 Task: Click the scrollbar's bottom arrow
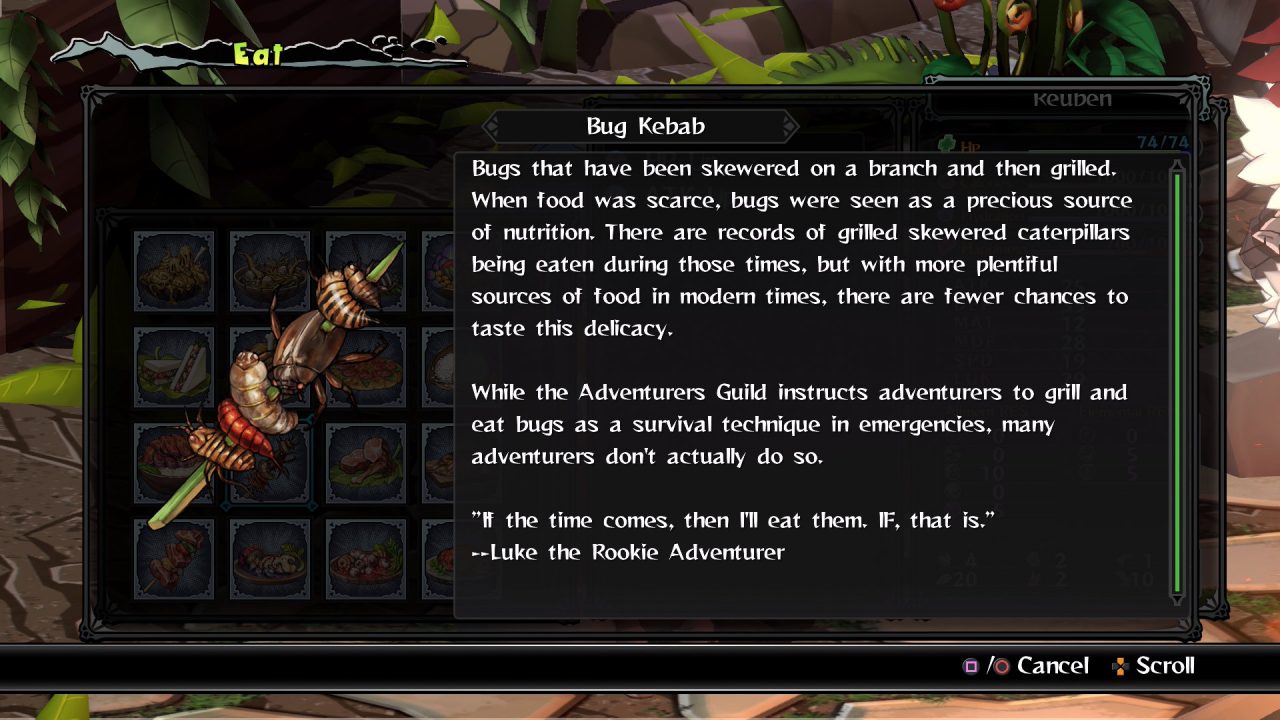[1177, 599]
